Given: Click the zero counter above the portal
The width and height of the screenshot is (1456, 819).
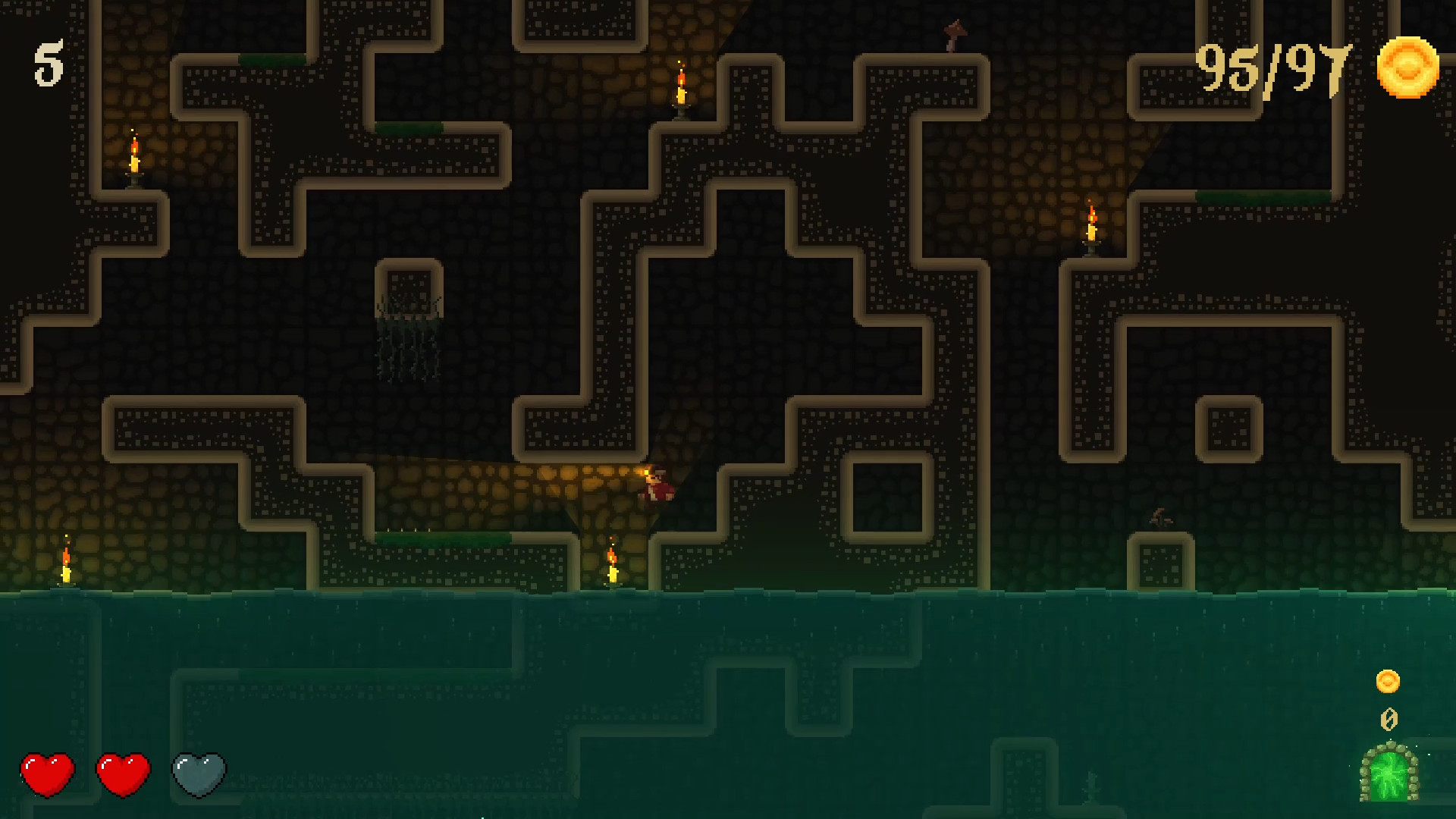Looking at the screenshot, I should [1389, 717].
